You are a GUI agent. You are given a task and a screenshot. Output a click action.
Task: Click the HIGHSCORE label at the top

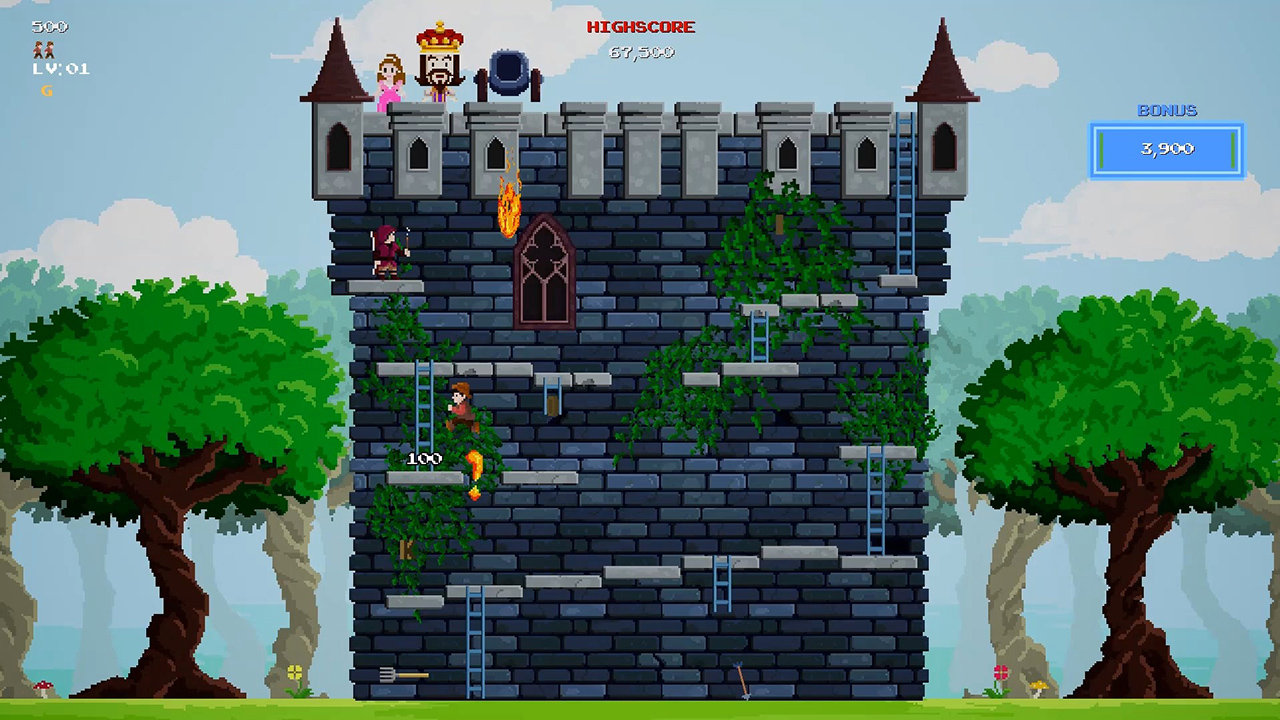pyautogui.click(x=640, y=27)
